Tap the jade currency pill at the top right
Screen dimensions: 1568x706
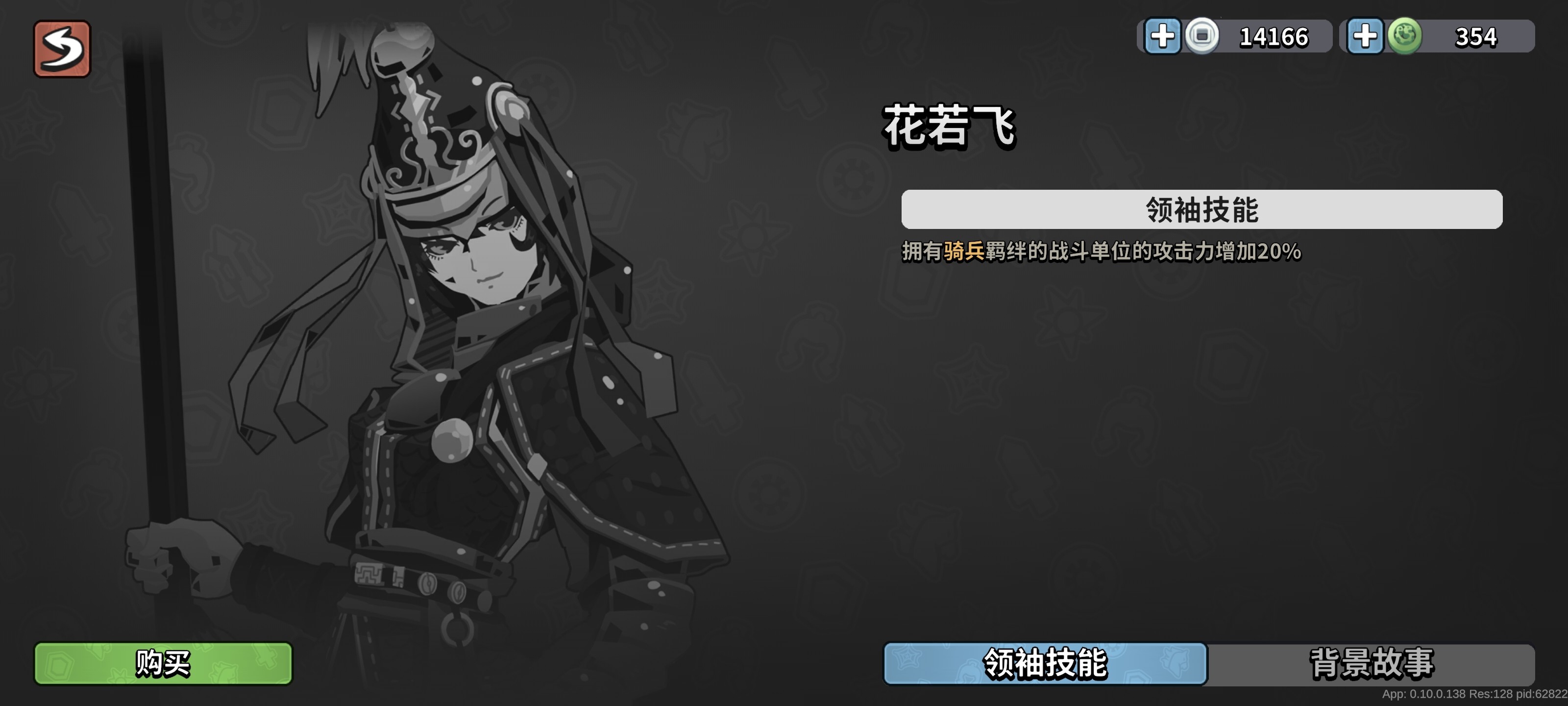[1440, 37]
